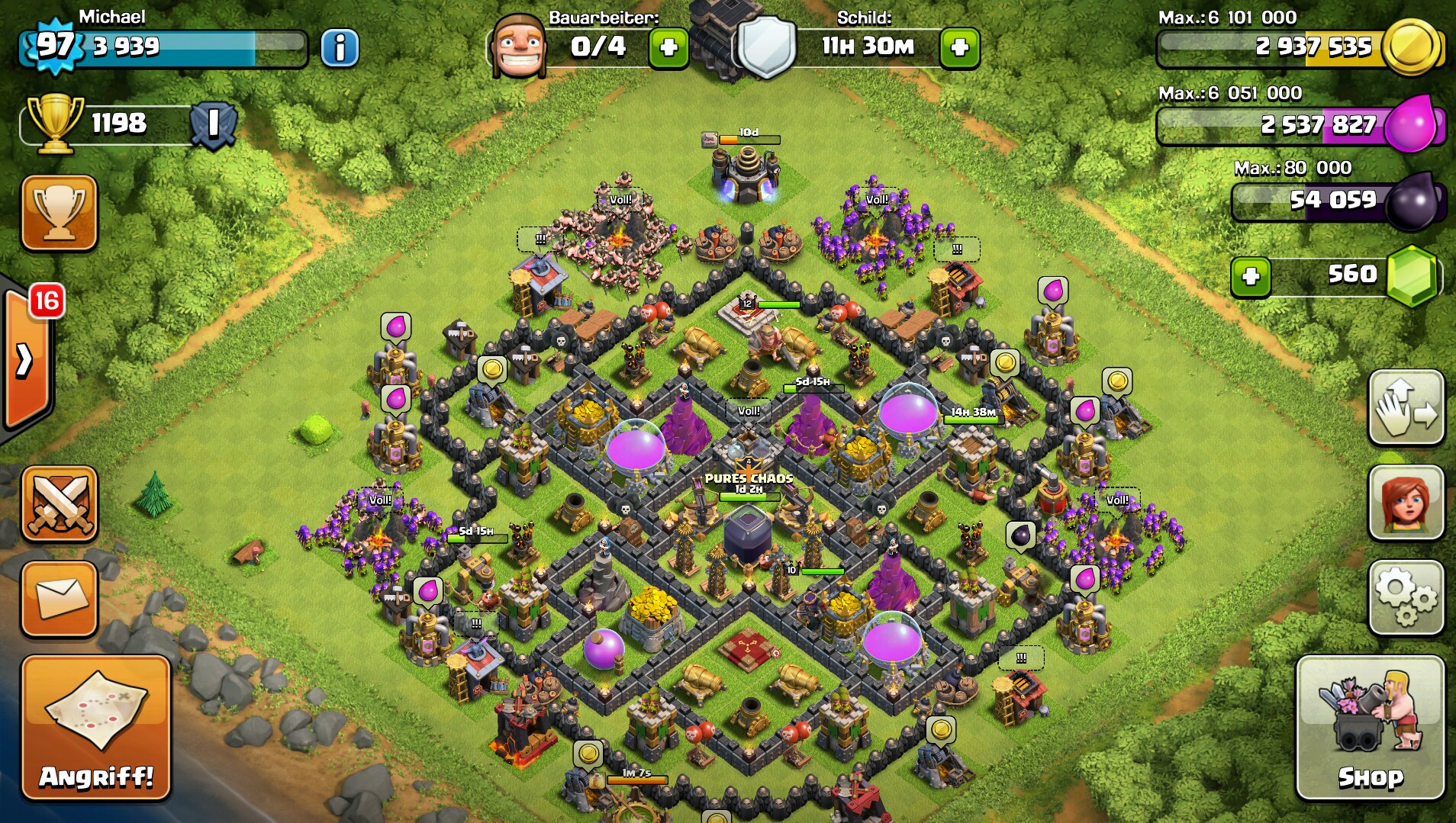Viewport: 1456px width, 823px height.
Task: Purchase gems with the green plus
Action: (x=1251, y=276)
